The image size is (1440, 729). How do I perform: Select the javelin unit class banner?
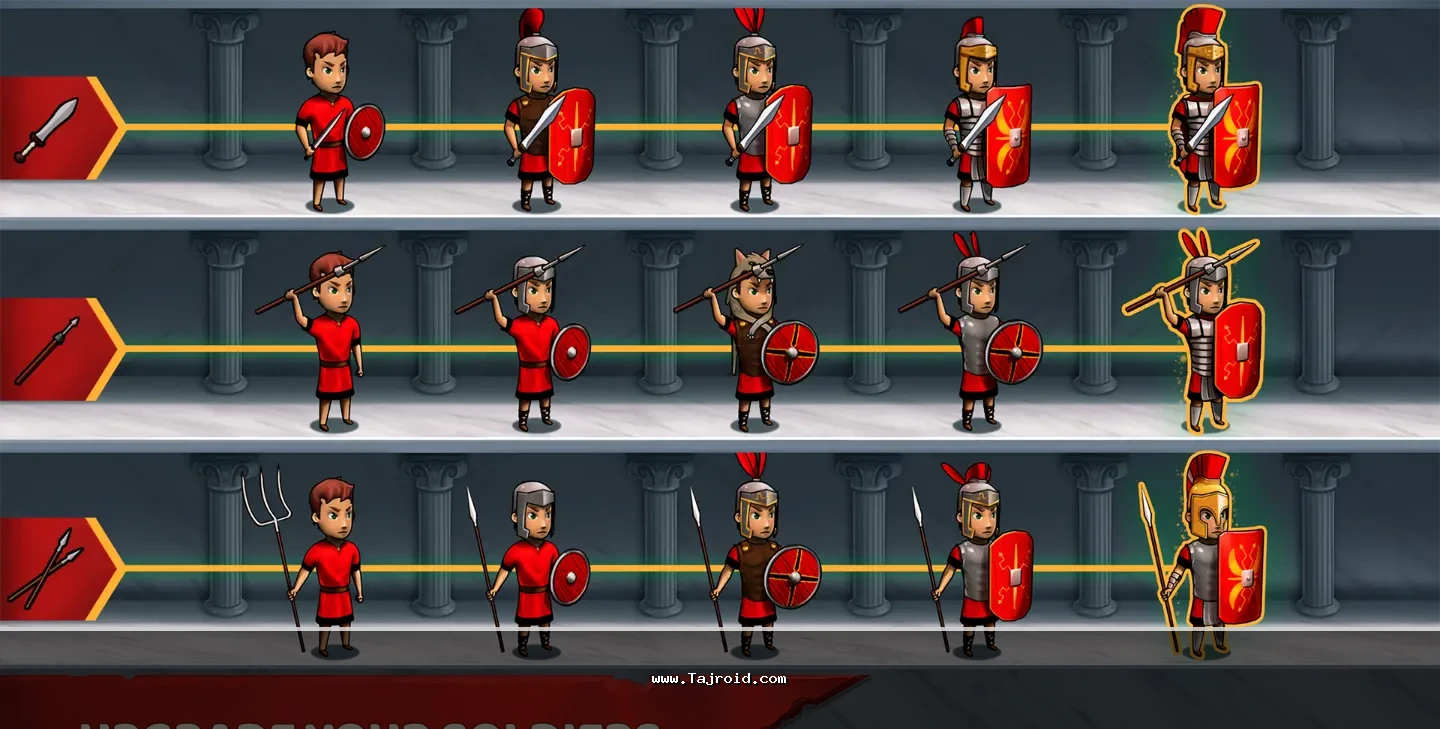point(55,349)
